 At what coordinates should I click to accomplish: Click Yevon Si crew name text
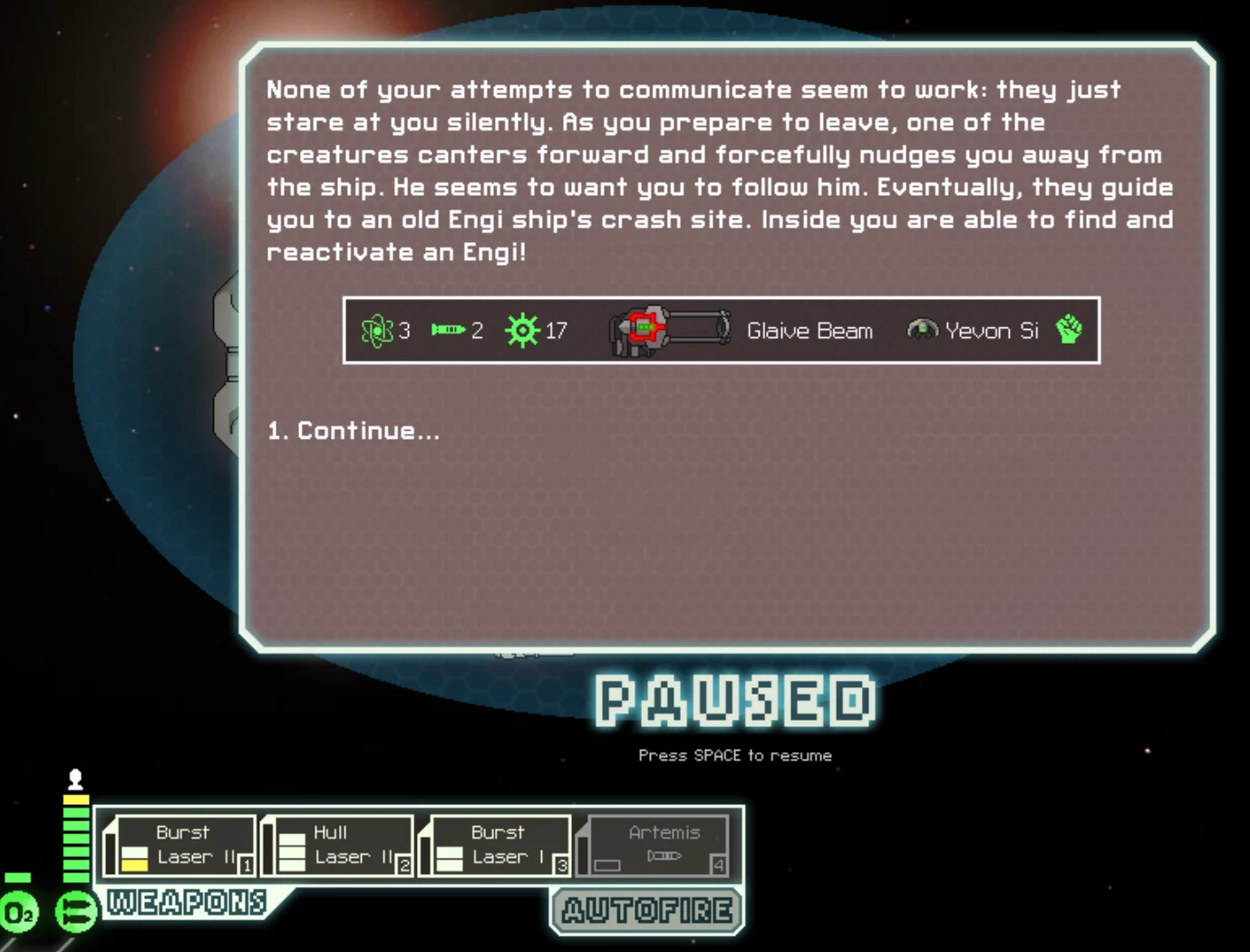[x=991, y=330]
